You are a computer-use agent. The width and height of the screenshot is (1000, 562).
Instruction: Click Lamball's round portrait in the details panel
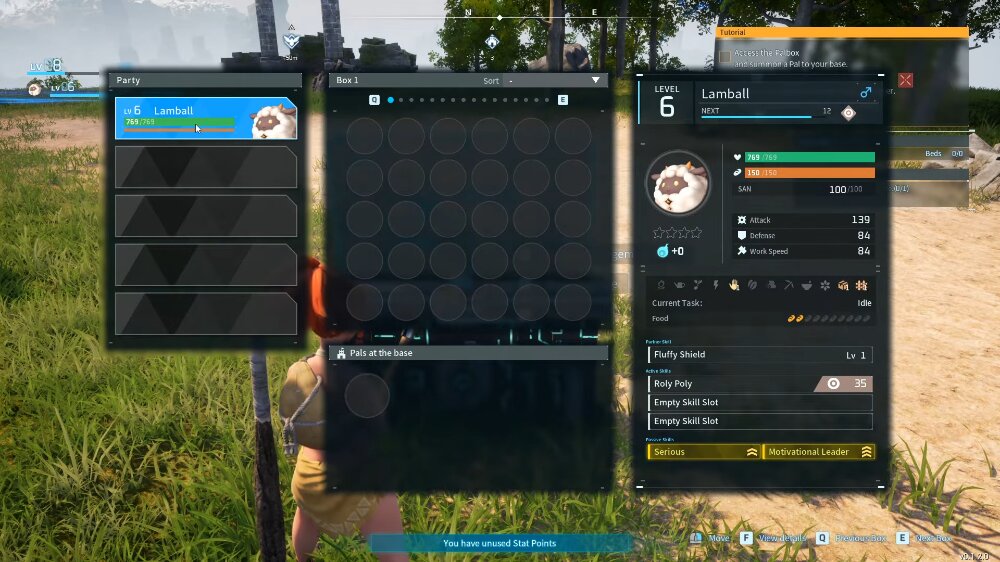678,185
